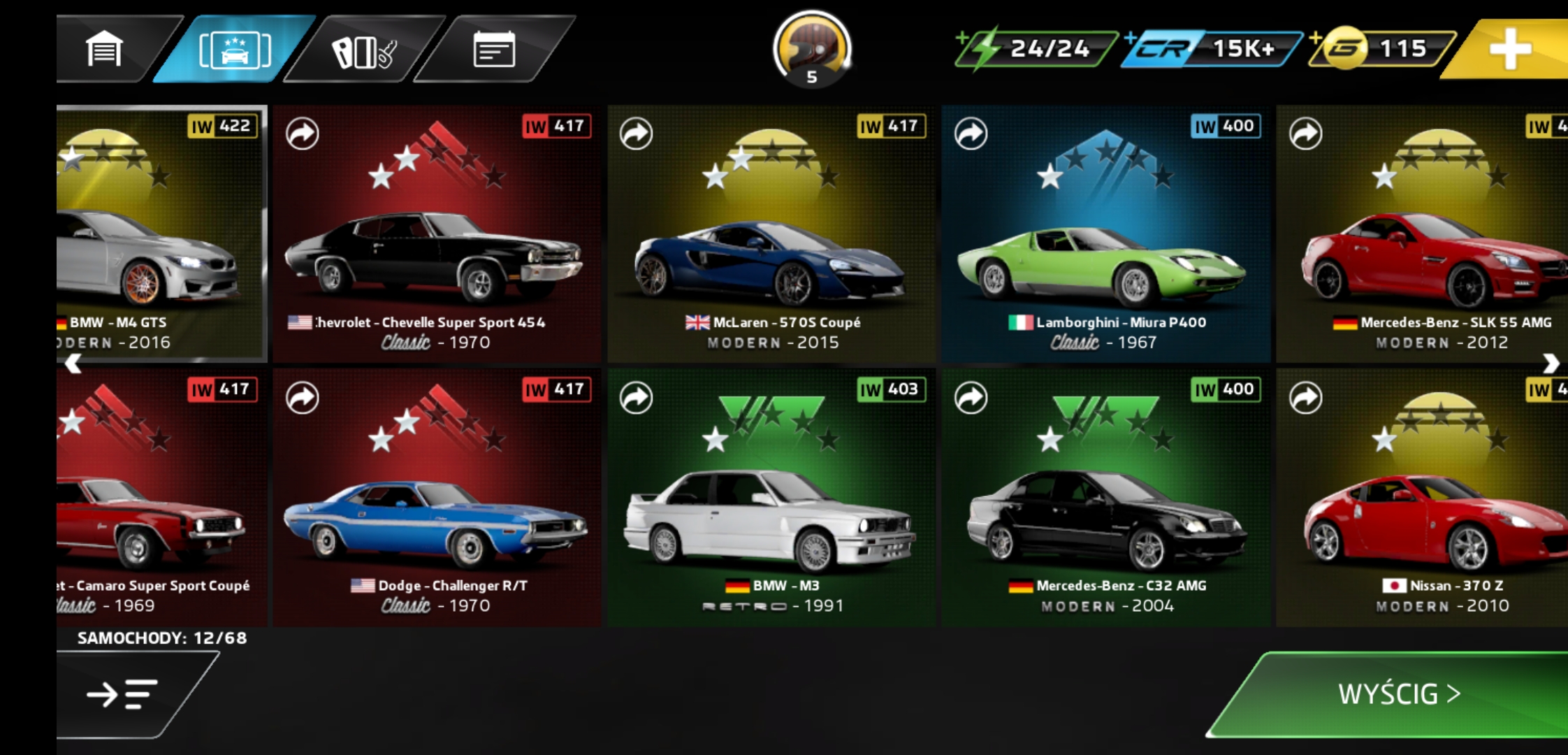Viewport: 1568px width, 755px height.
Task: Open the driver helmet profile
Action: 811,49
